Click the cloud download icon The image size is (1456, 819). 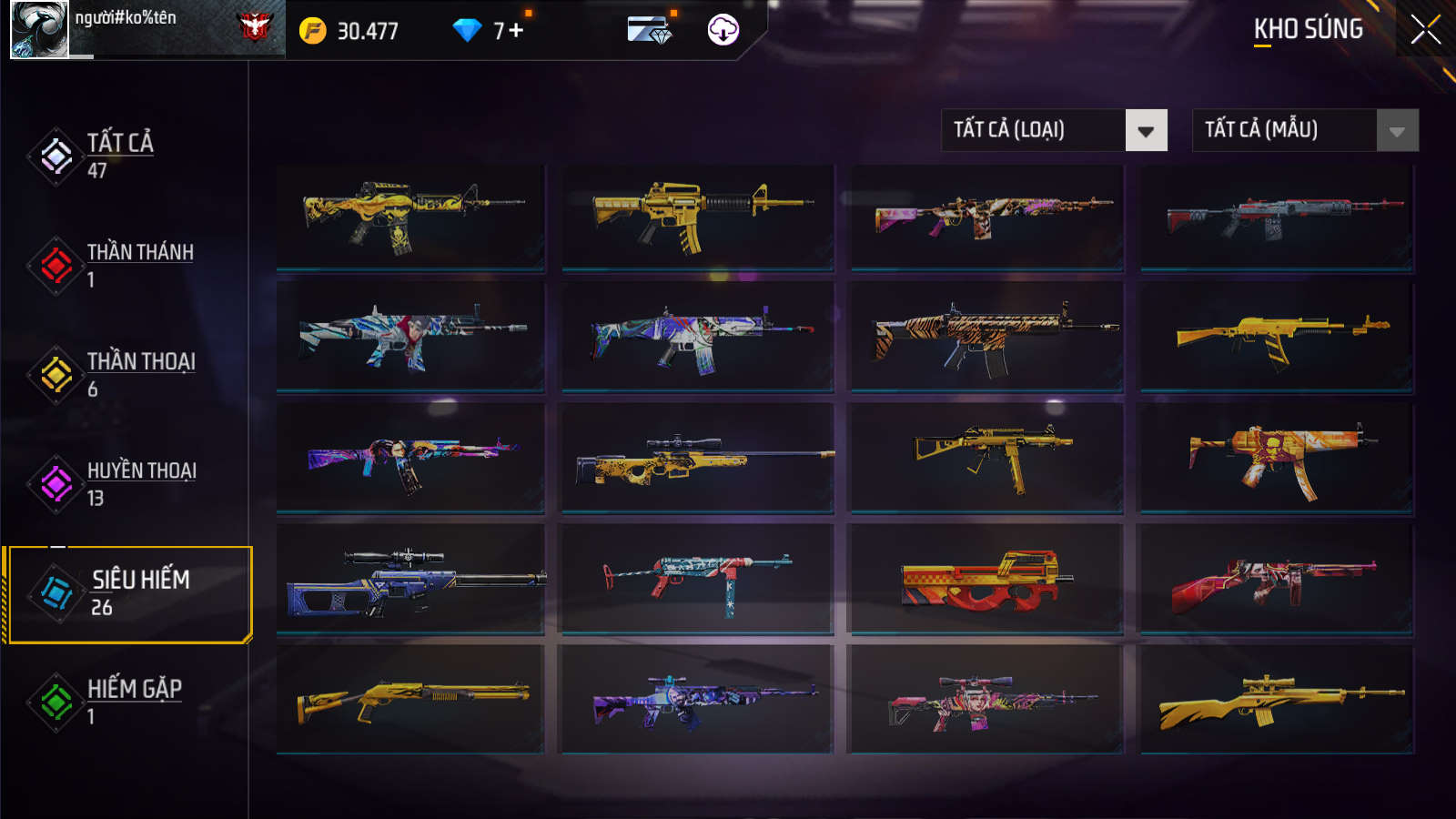coord(723,30)
